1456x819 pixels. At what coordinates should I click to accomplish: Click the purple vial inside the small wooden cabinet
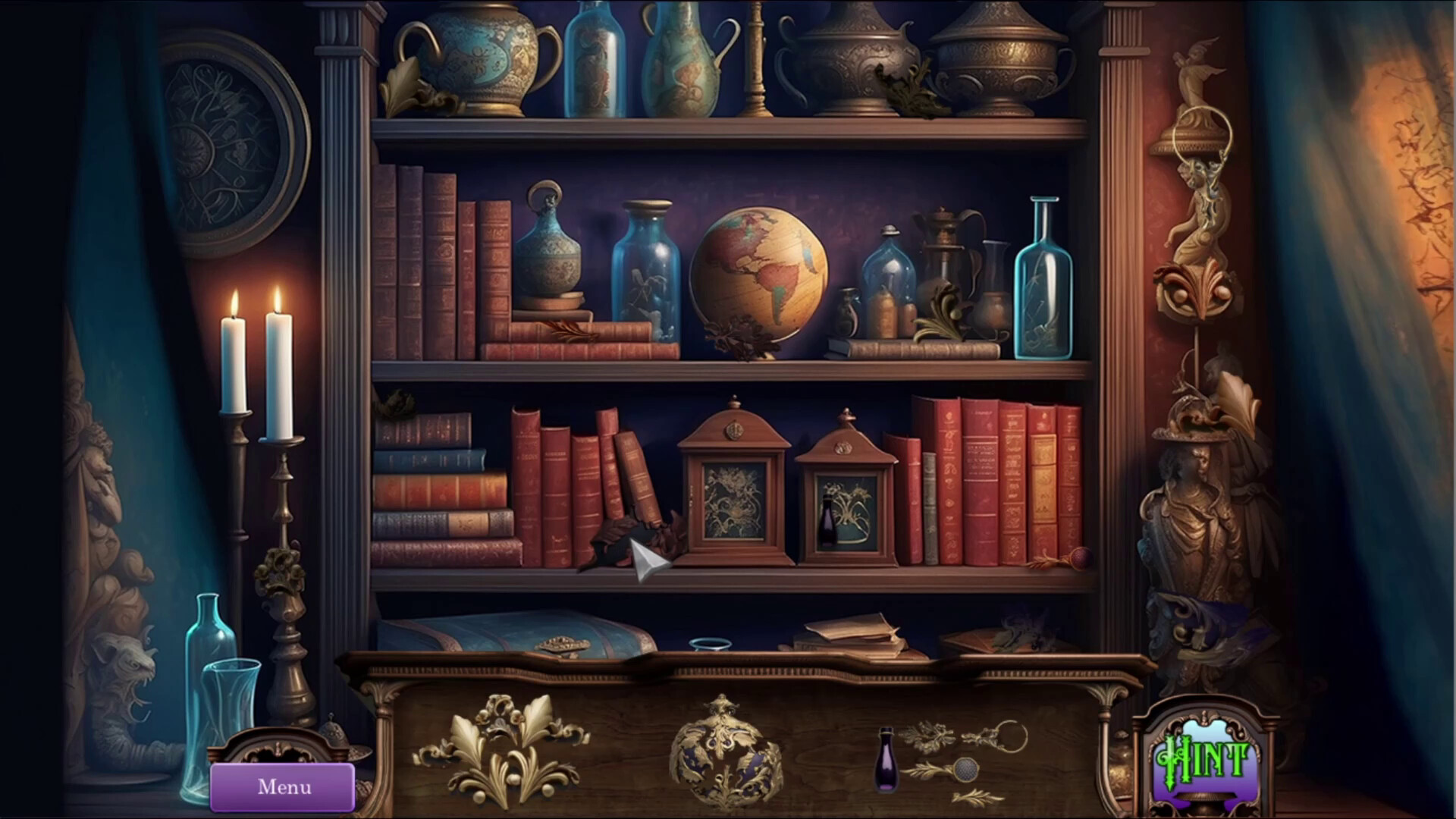click(829, 523)
